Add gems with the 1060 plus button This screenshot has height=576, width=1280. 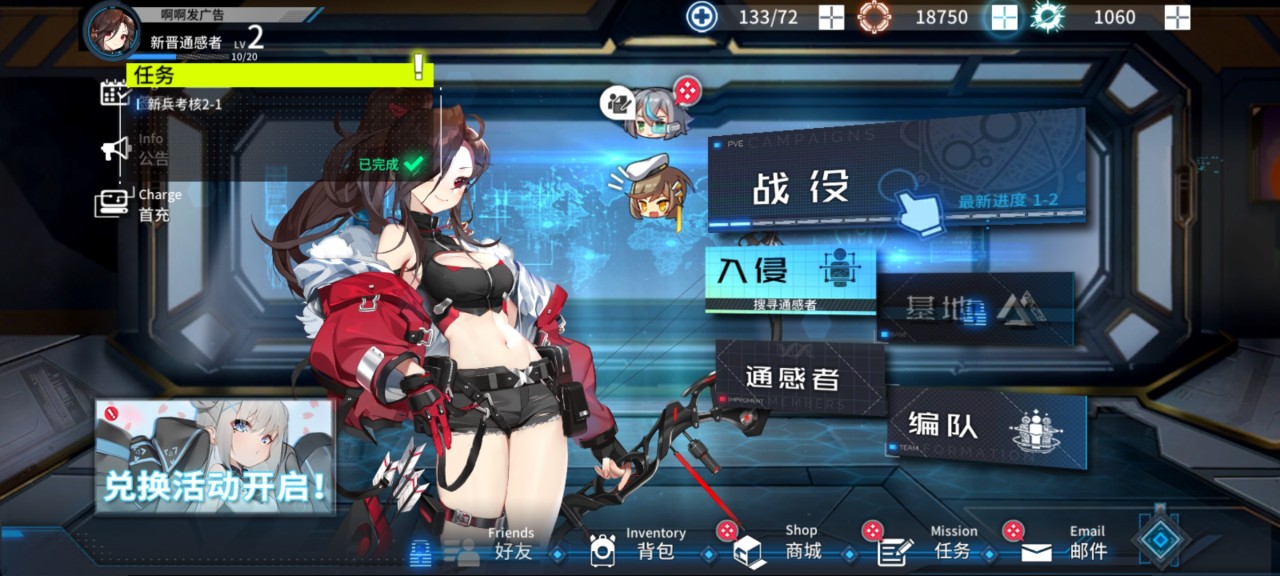click(x=1178, y=17)
